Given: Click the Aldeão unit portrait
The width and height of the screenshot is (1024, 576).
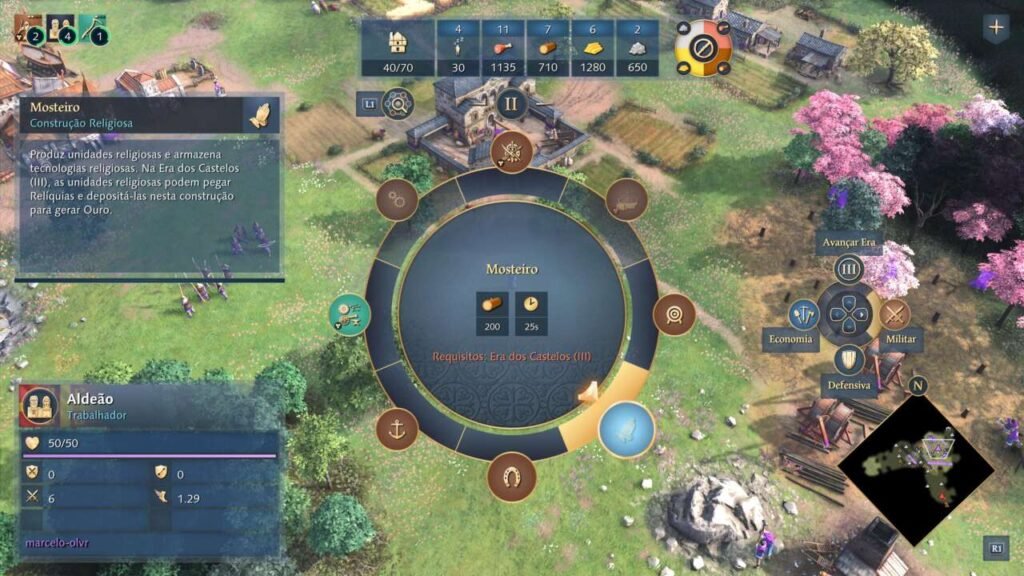Looking at the screenshot, I should [x=40, y=406].
